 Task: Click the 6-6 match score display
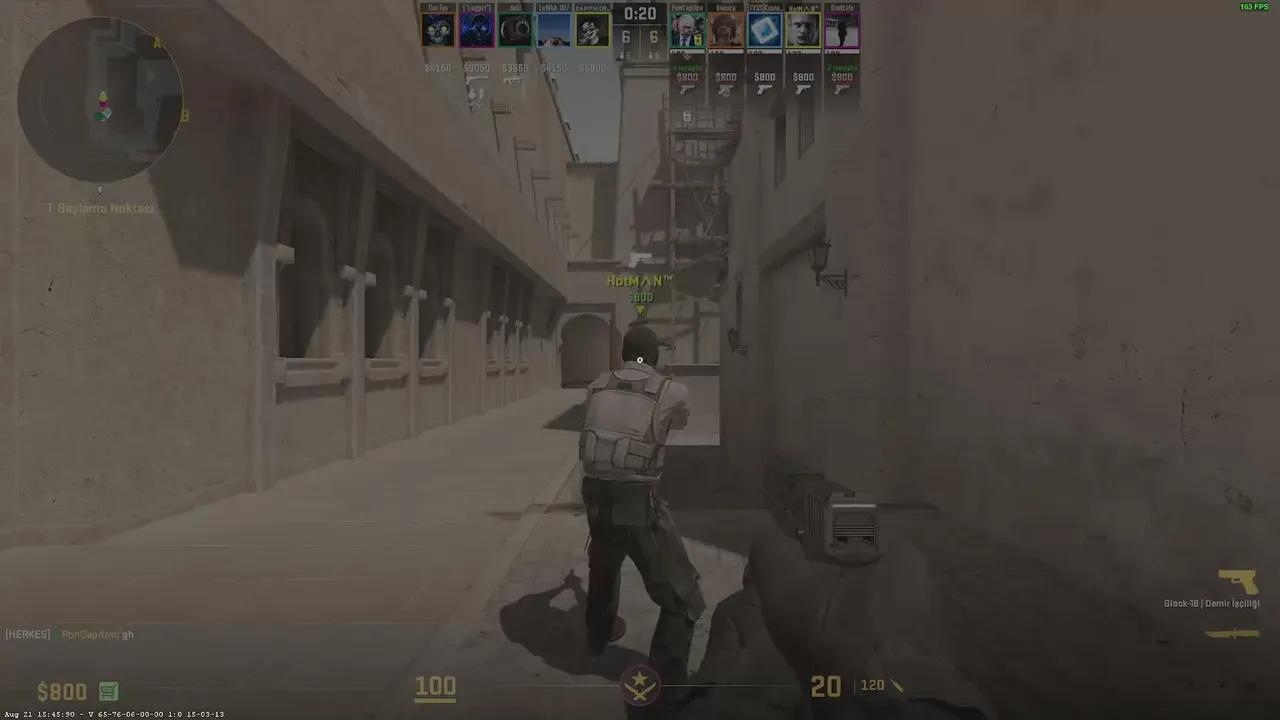[640, 36]
